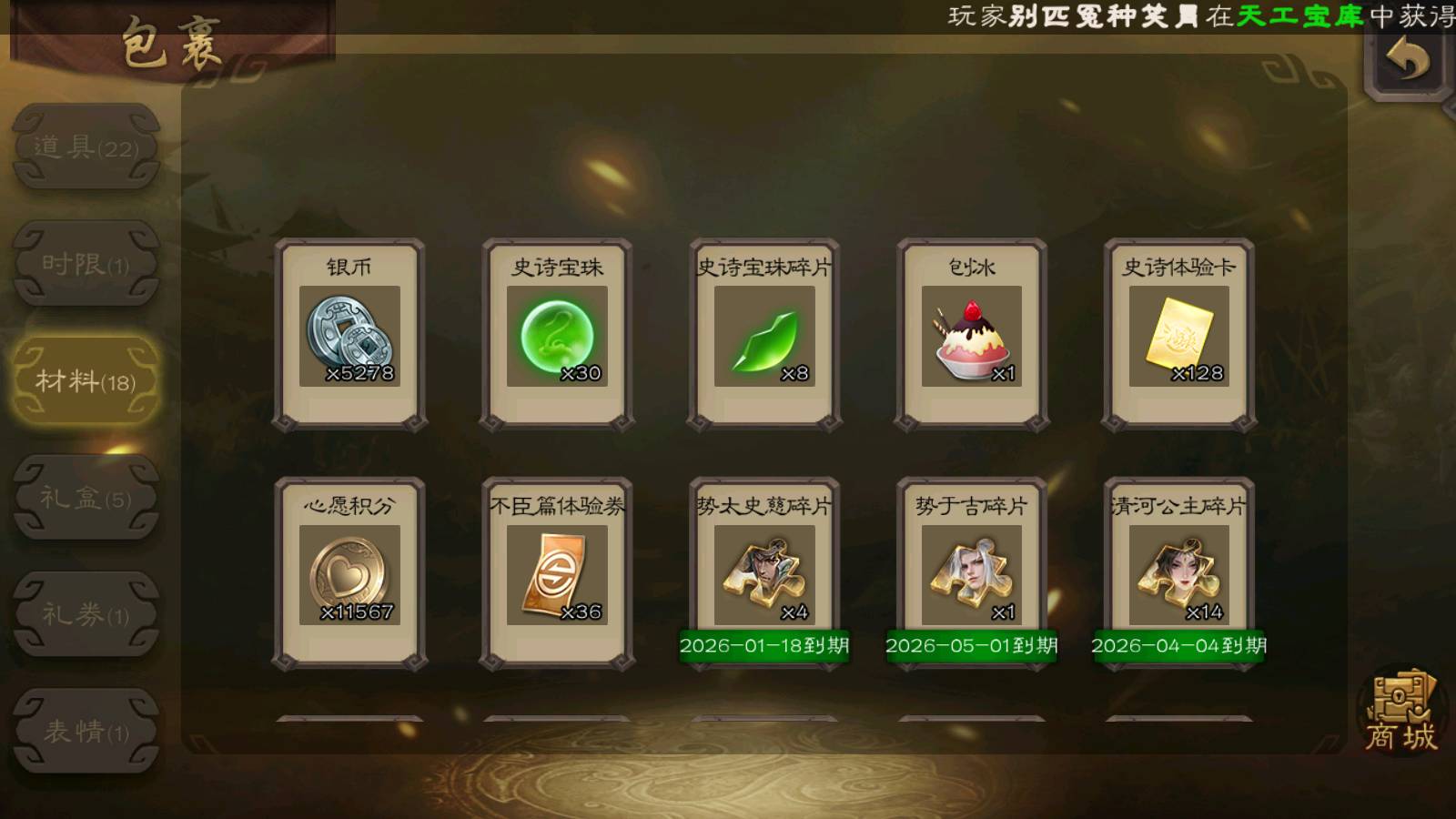1456x819 pixels.
Task: Show the 礼盒 (5) category
Action: 86,498
